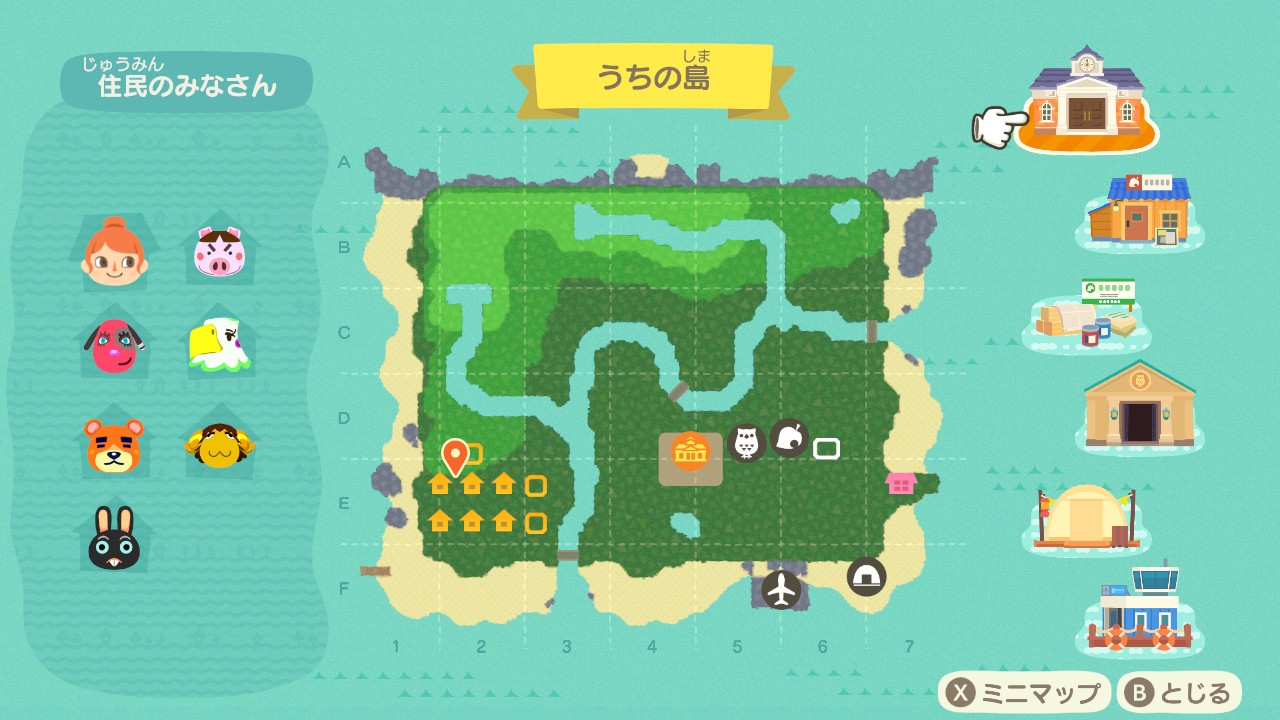Screen dimensions: 1280x720
Task: Select the black rabbit resident portrait
Action: 114,538
